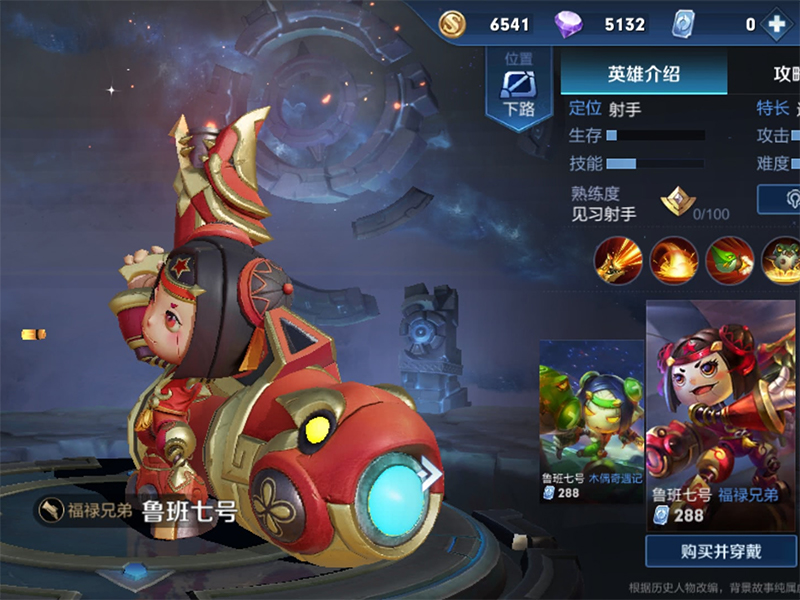View the first golden cannon skill icon
This screenshot has height=600, width=800.
(x=618, y=260)
